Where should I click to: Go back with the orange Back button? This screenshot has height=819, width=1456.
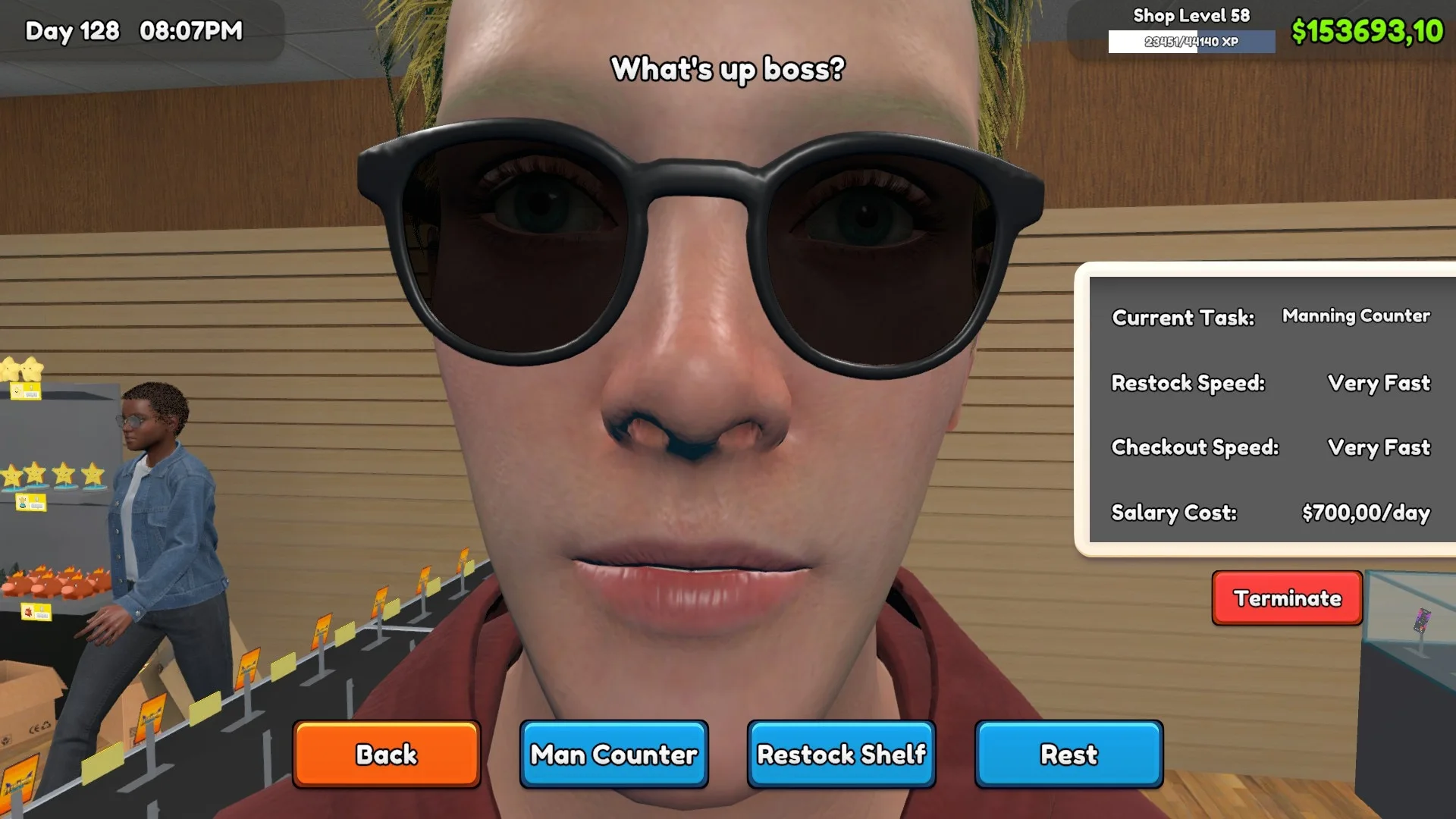387,755
